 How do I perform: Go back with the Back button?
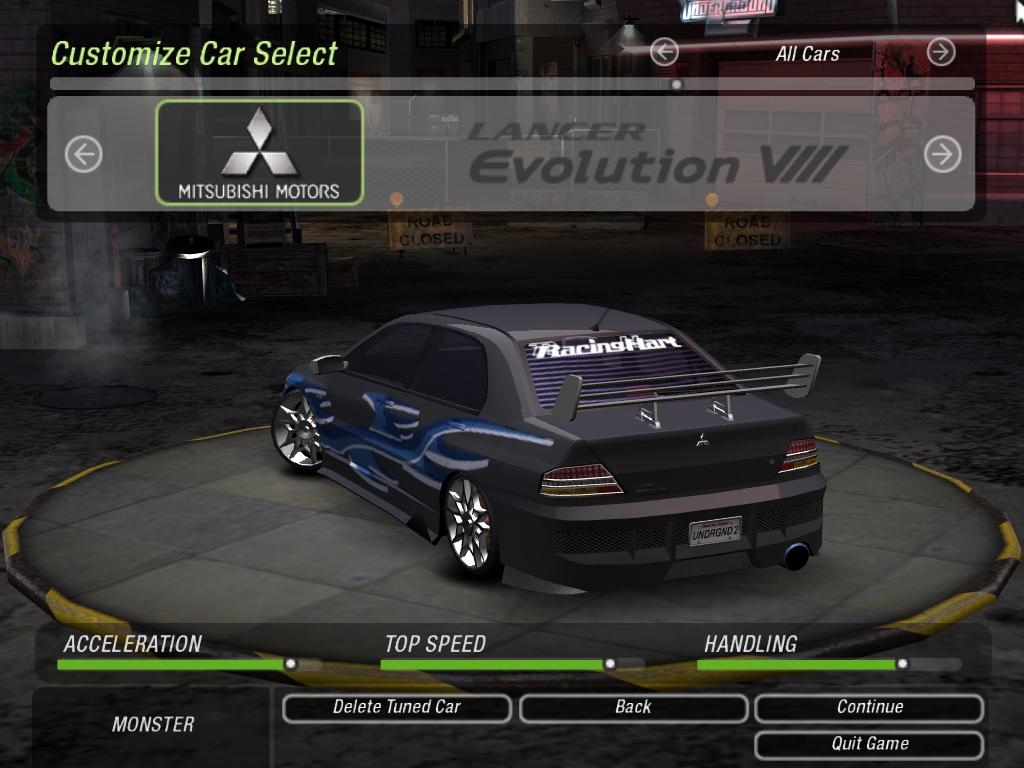point(633,708)
